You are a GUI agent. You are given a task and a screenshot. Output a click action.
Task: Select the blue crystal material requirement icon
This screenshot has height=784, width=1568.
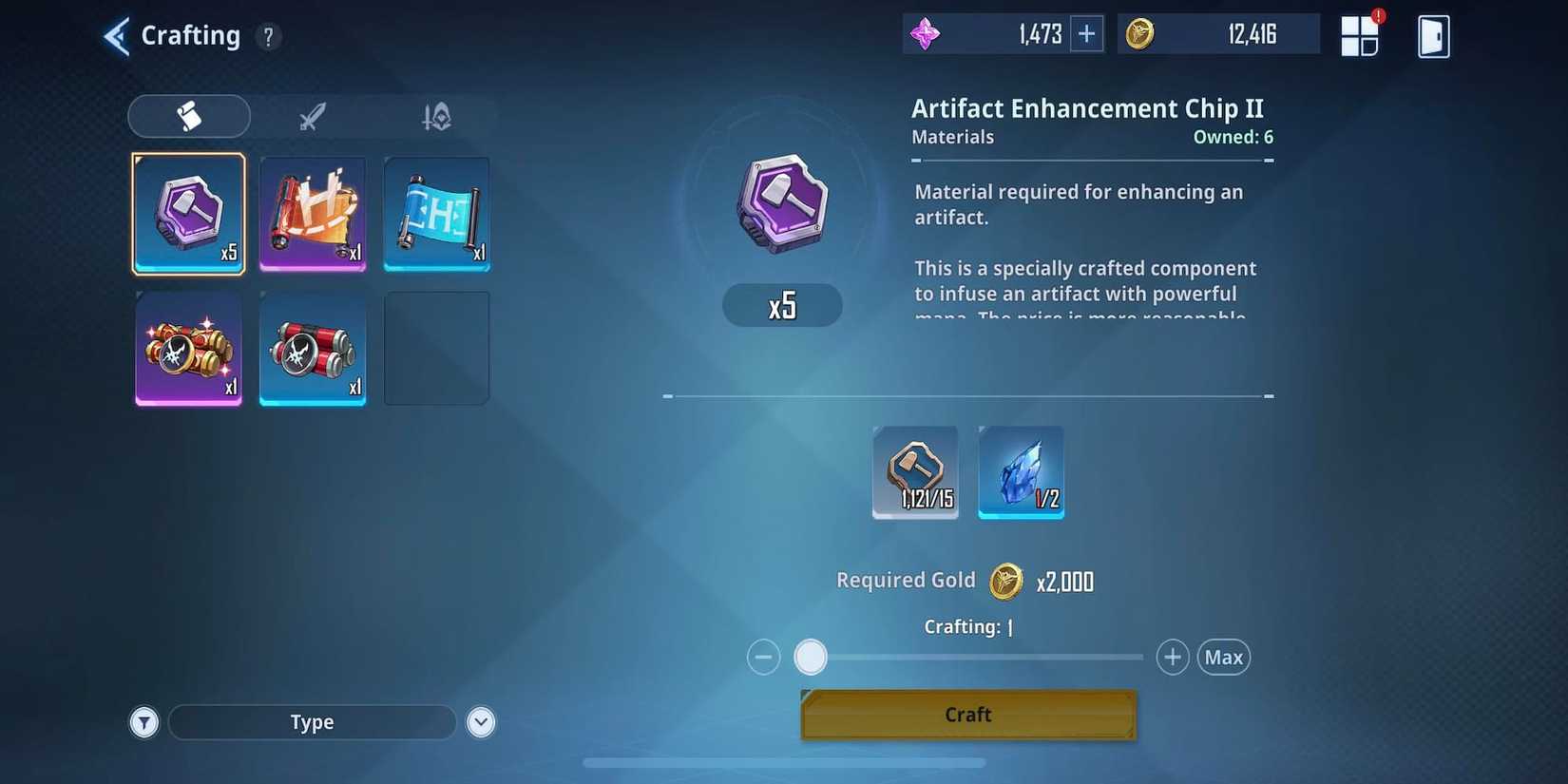click(1021, 472)
